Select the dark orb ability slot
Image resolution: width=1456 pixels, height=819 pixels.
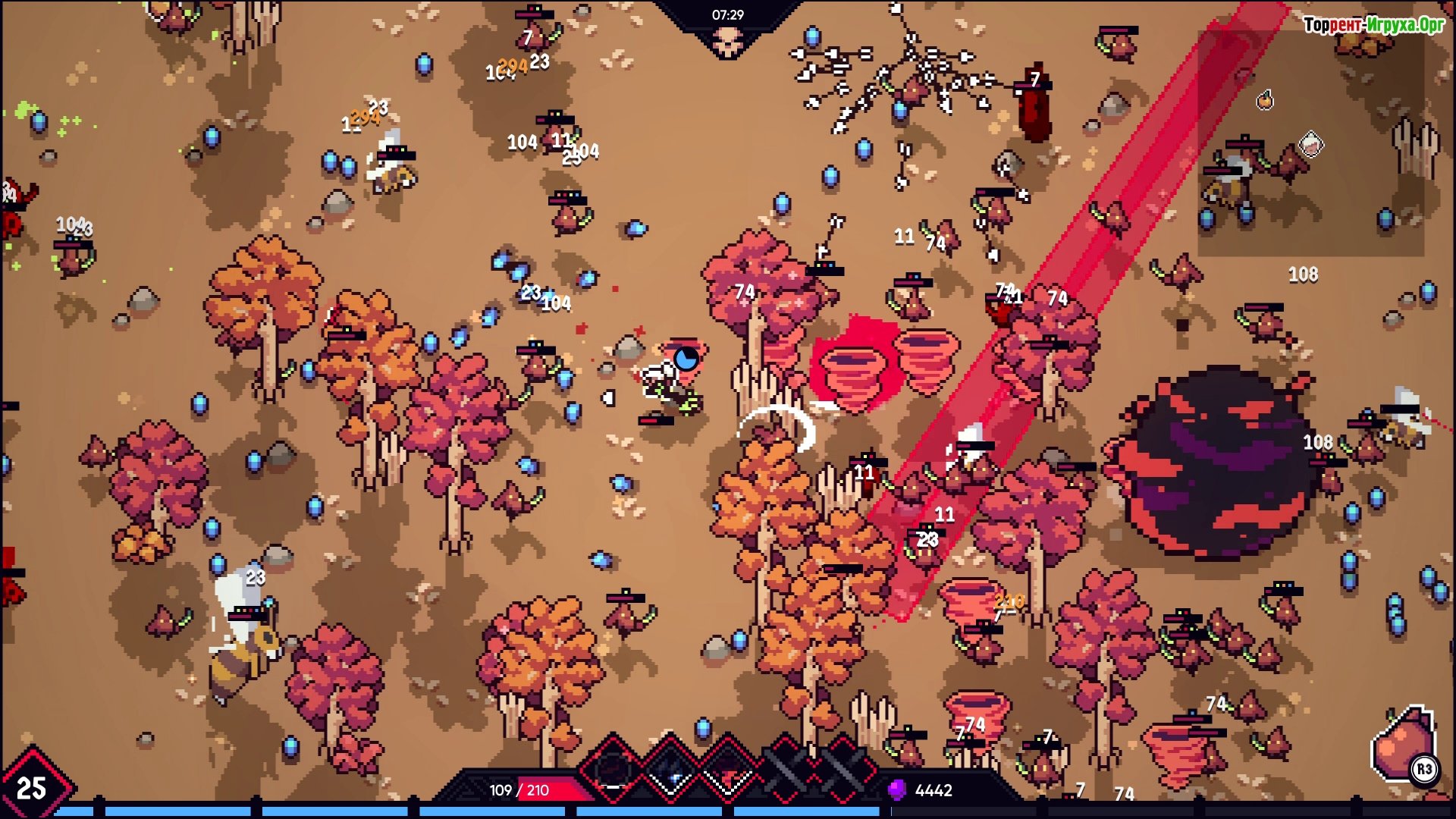point(613,769)
